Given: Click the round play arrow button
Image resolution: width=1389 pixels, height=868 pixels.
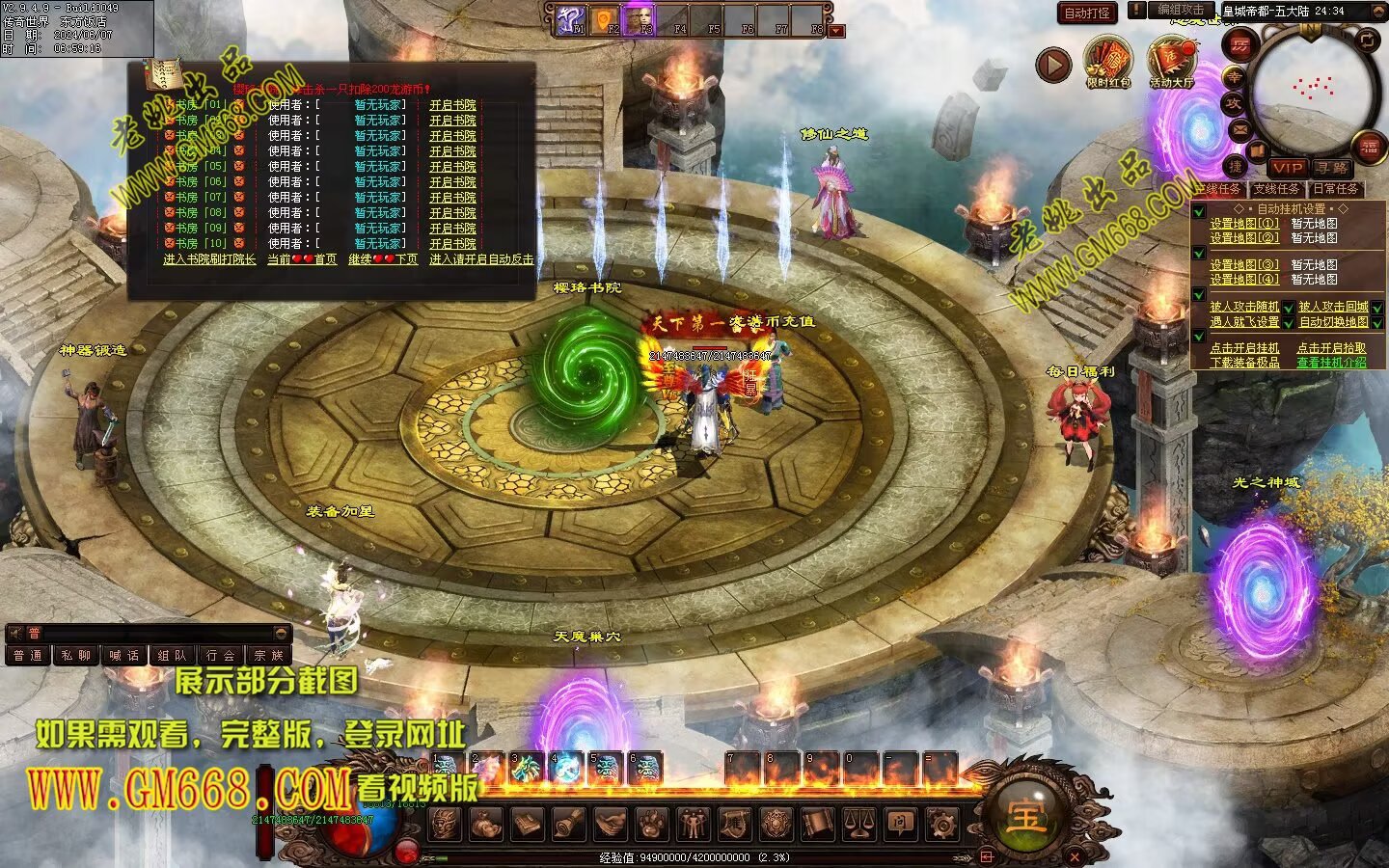Looking at the screenshot, I should point(1053,65).
